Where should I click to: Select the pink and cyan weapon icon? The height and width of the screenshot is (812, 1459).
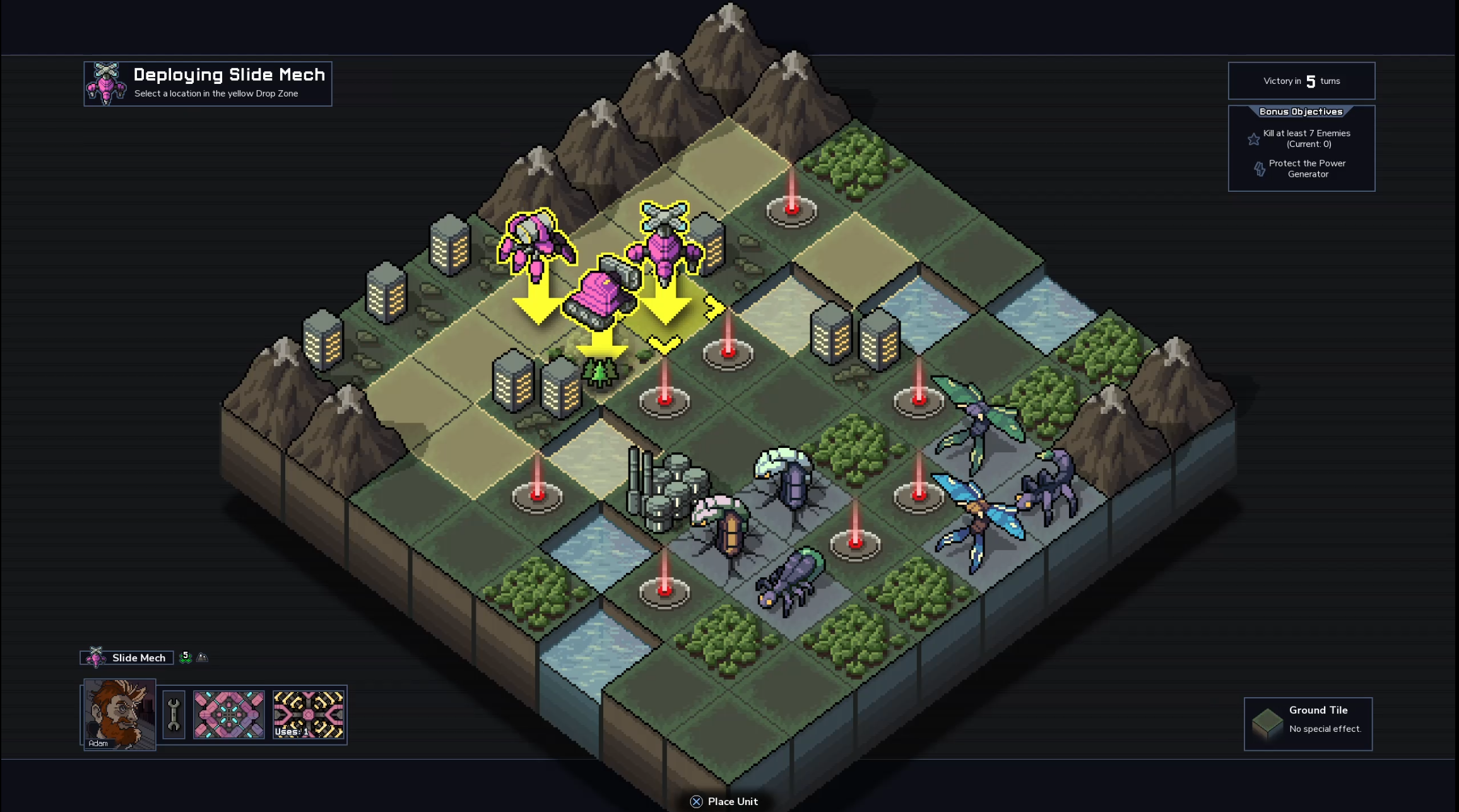click(x=228, y=715)
